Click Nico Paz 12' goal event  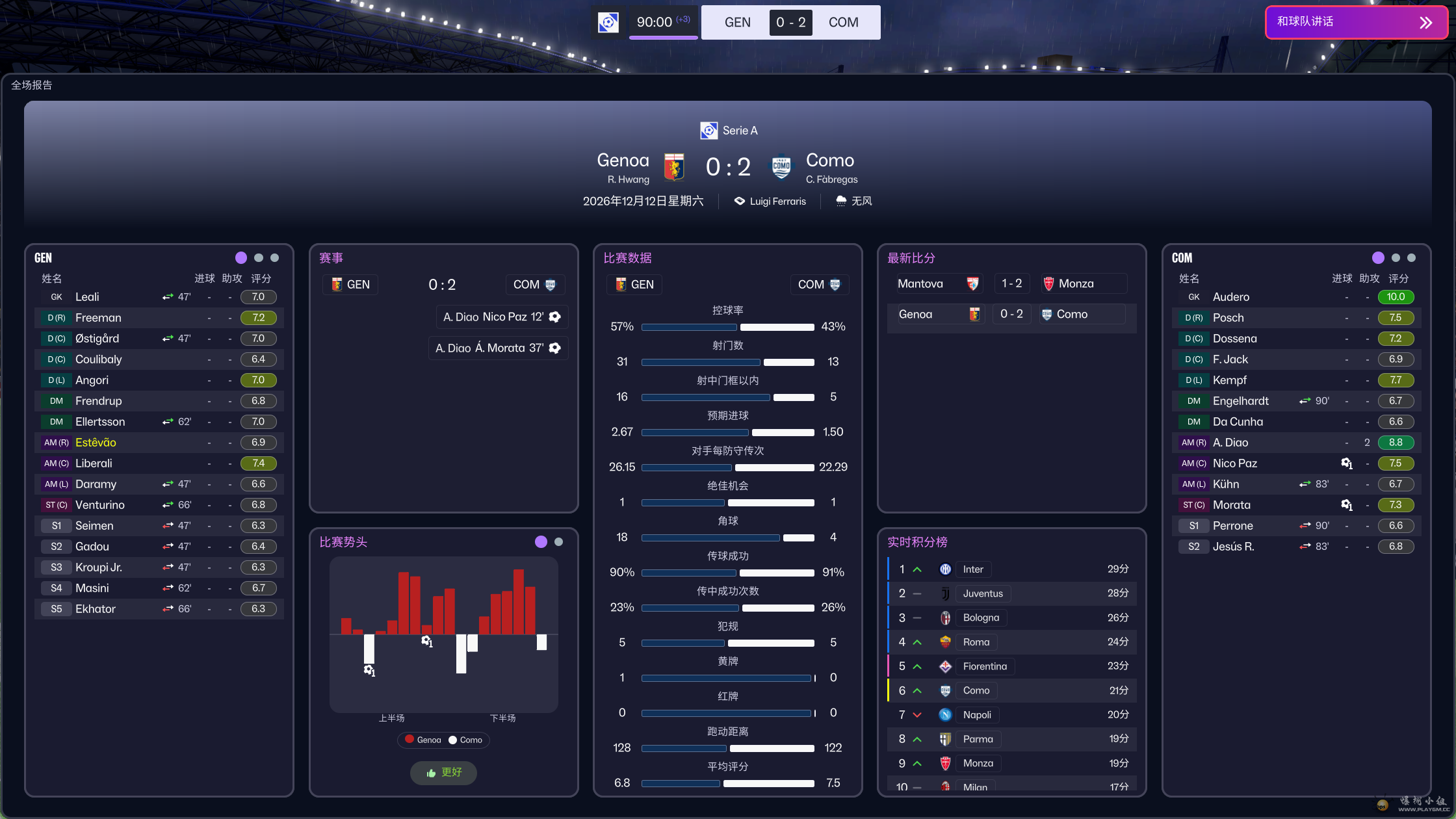click(501, 317)
